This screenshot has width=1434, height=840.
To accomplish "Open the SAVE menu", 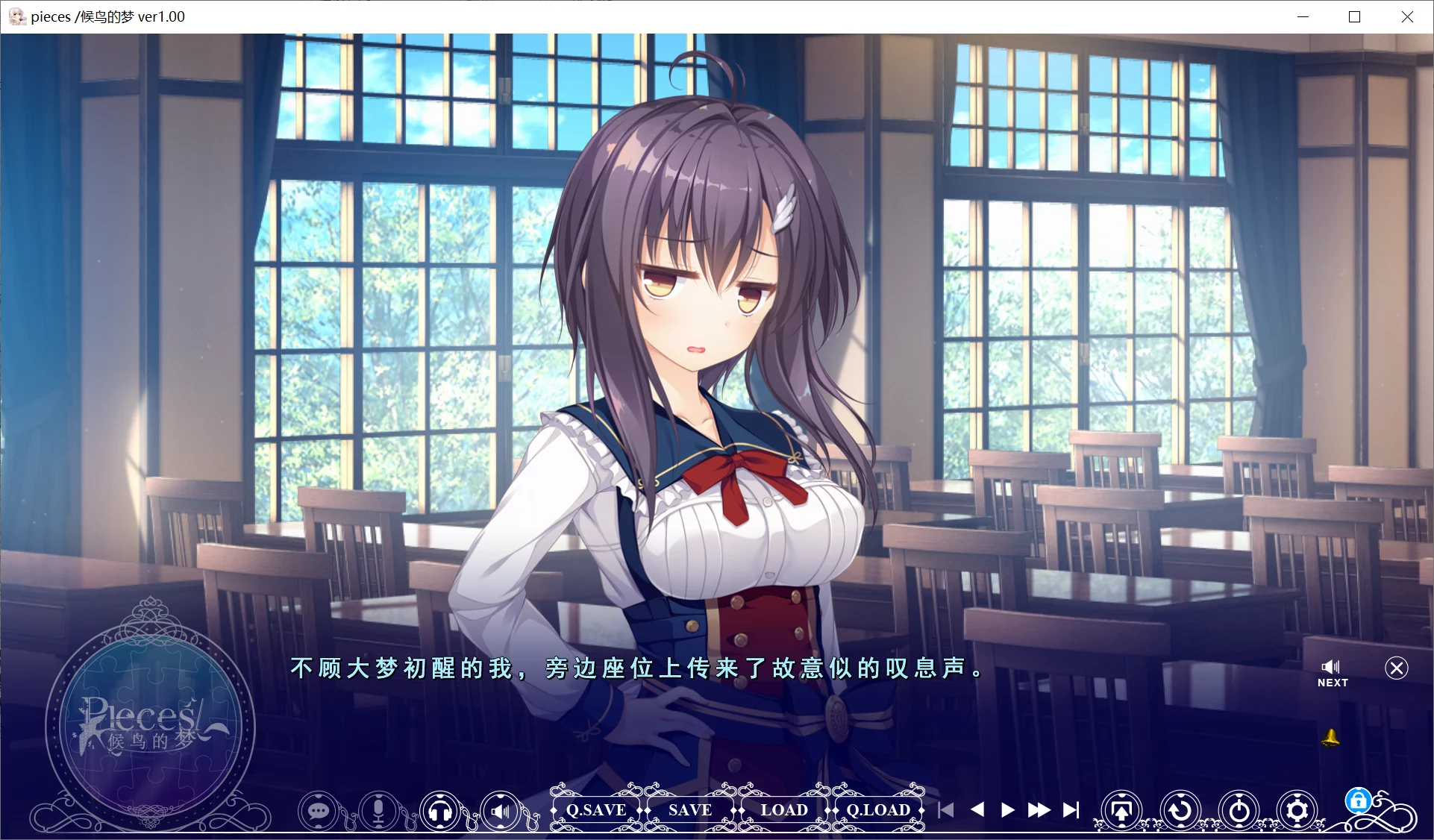I will pyautogui.click(x=687, y=810).
